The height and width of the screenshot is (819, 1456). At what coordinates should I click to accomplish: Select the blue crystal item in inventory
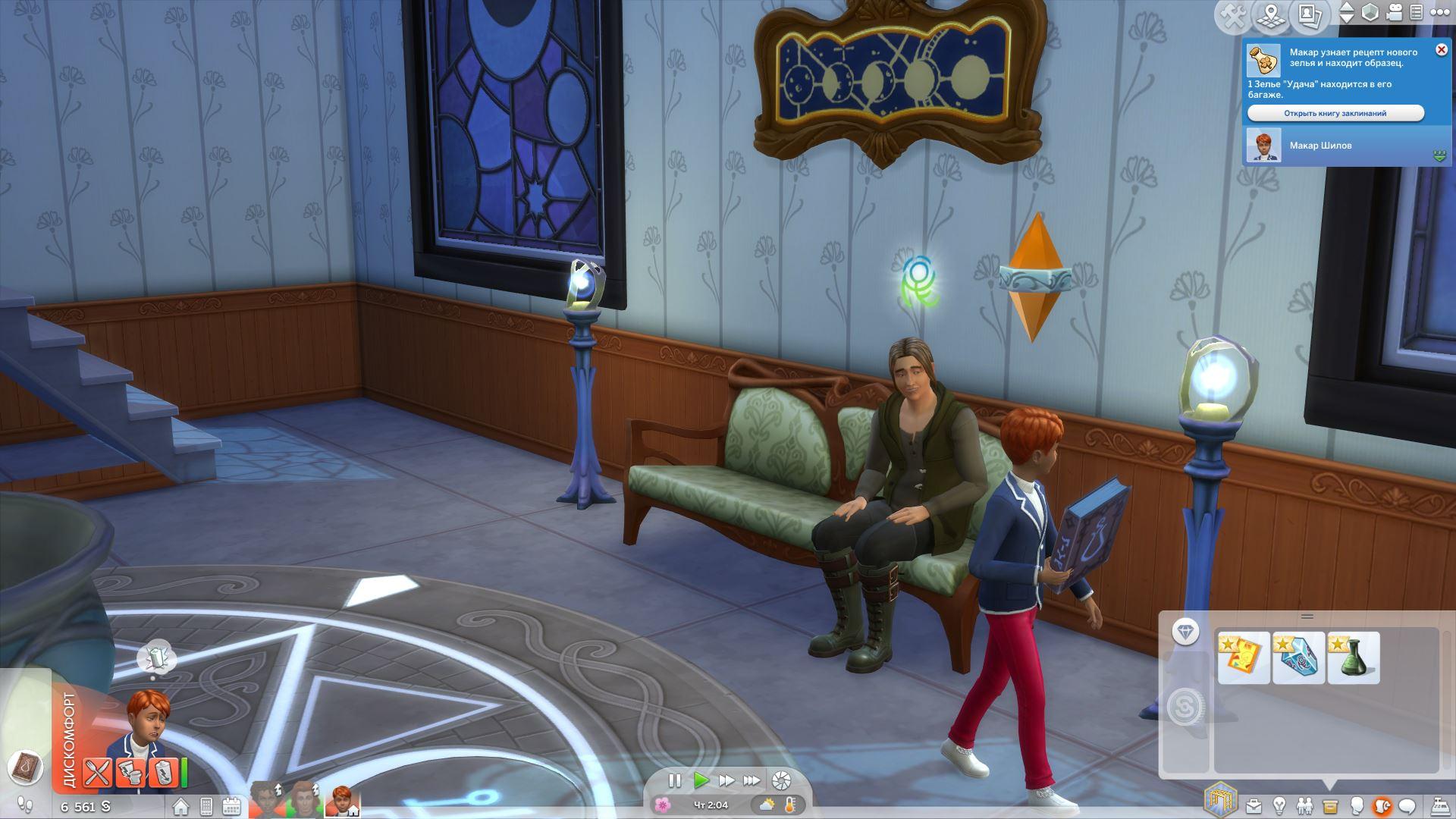(x=1298, y=657)
